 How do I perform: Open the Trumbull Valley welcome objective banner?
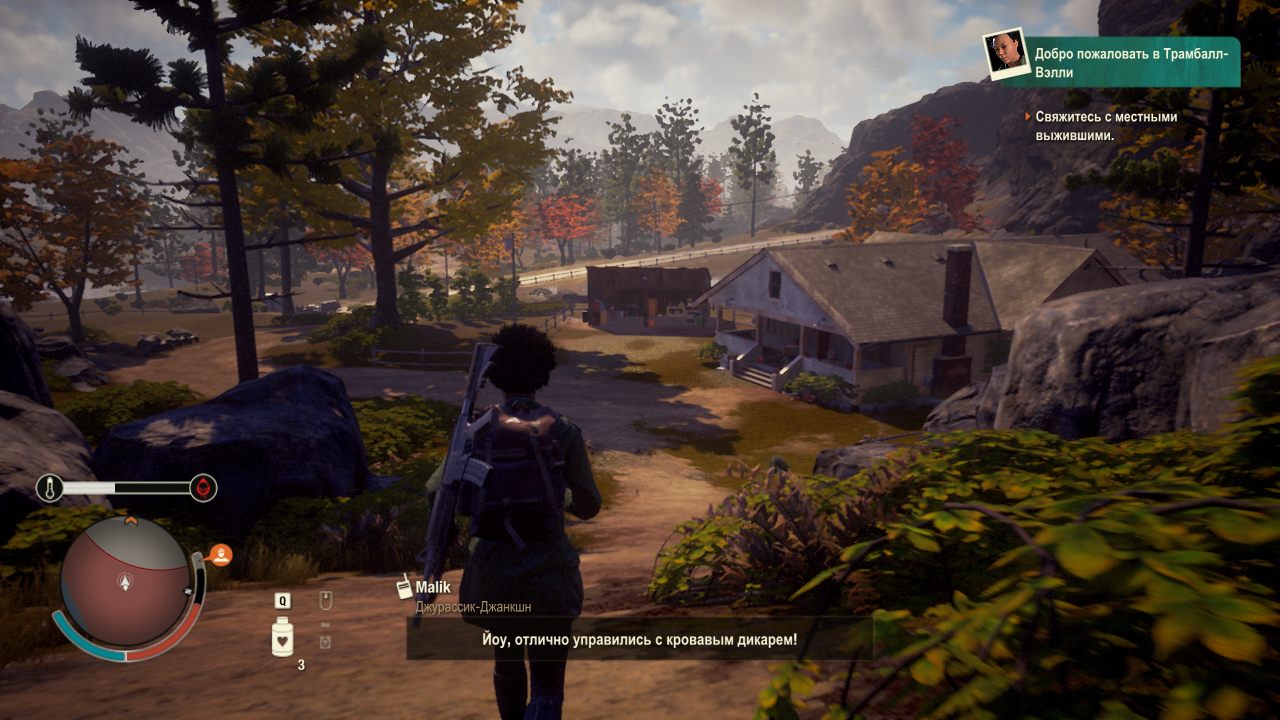(1133, 62)
